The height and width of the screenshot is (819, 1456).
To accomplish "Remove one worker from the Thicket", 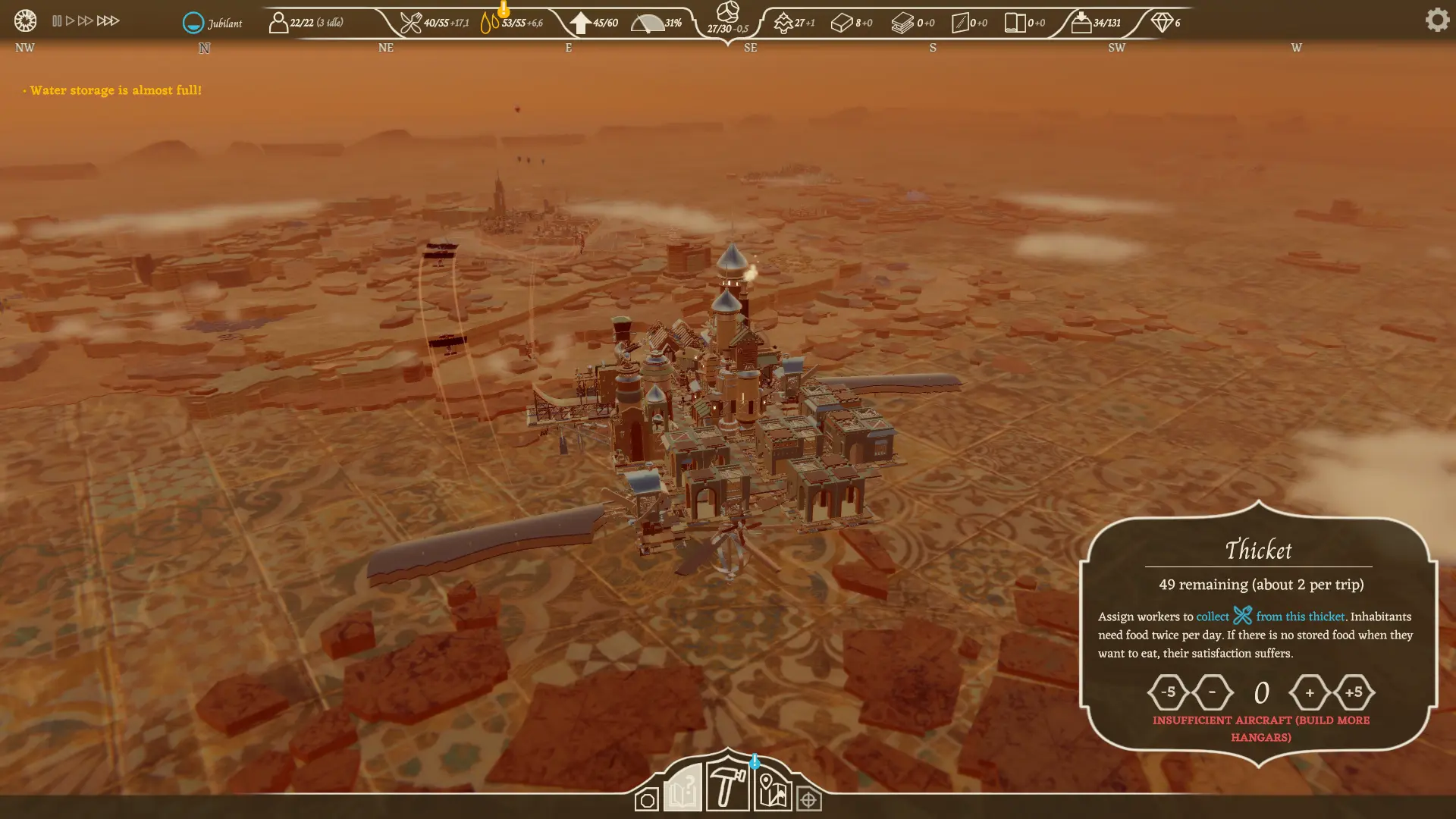I will (x=1212, y=692).
